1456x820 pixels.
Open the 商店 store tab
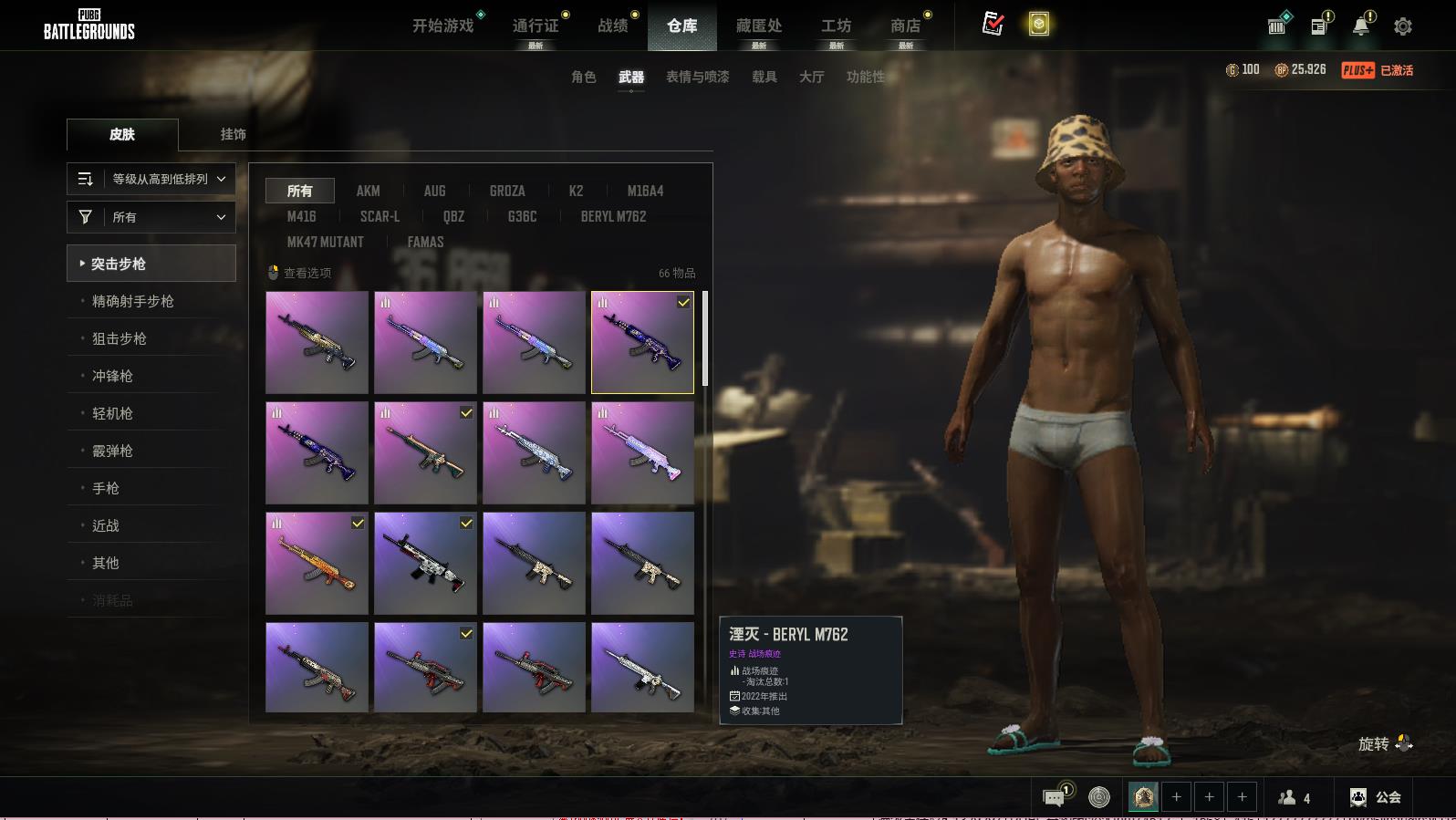pyautogui.click(x=905, y=26)
